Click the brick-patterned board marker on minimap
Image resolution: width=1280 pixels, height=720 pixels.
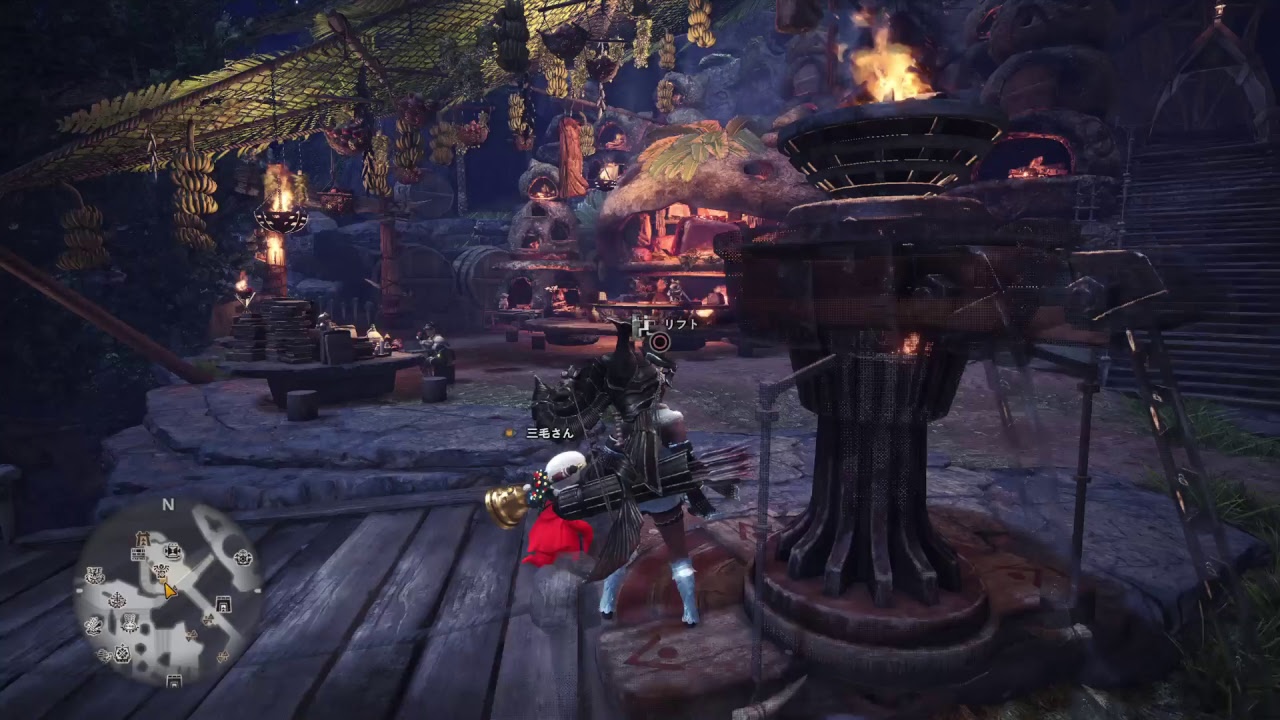138,554
